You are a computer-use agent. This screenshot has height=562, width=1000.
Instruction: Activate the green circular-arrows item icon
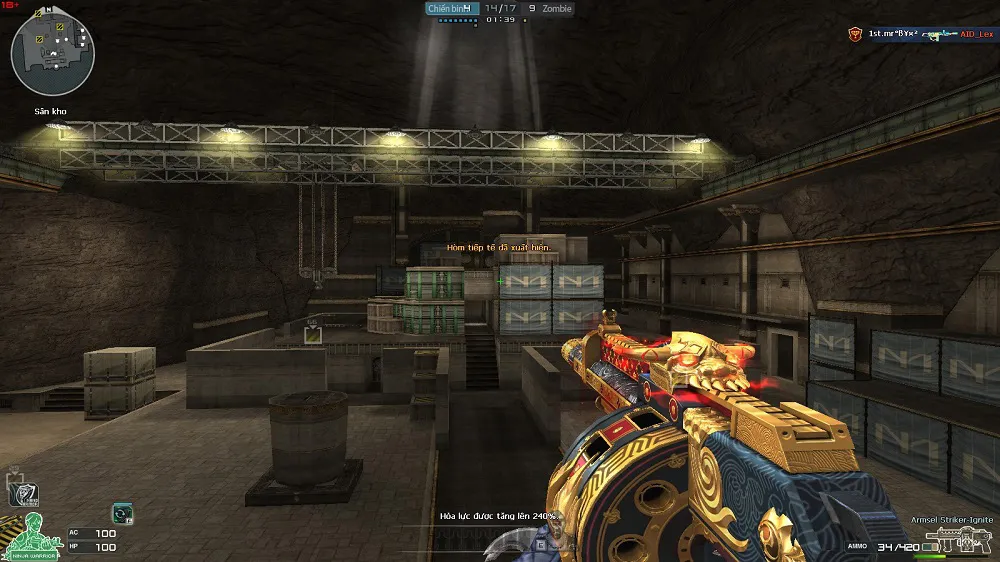[122, 513]
